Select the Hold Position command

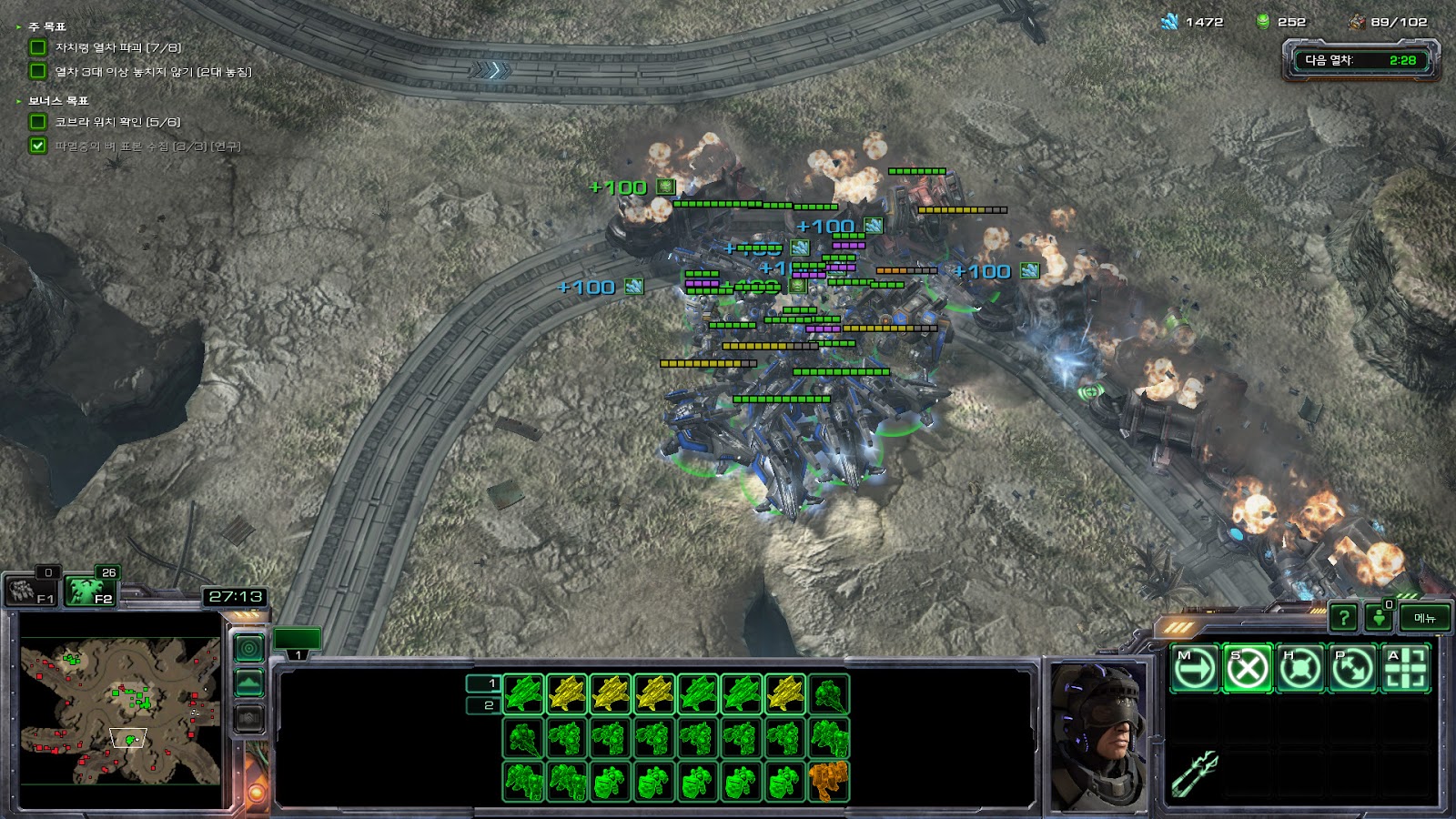click(1300, 669)
